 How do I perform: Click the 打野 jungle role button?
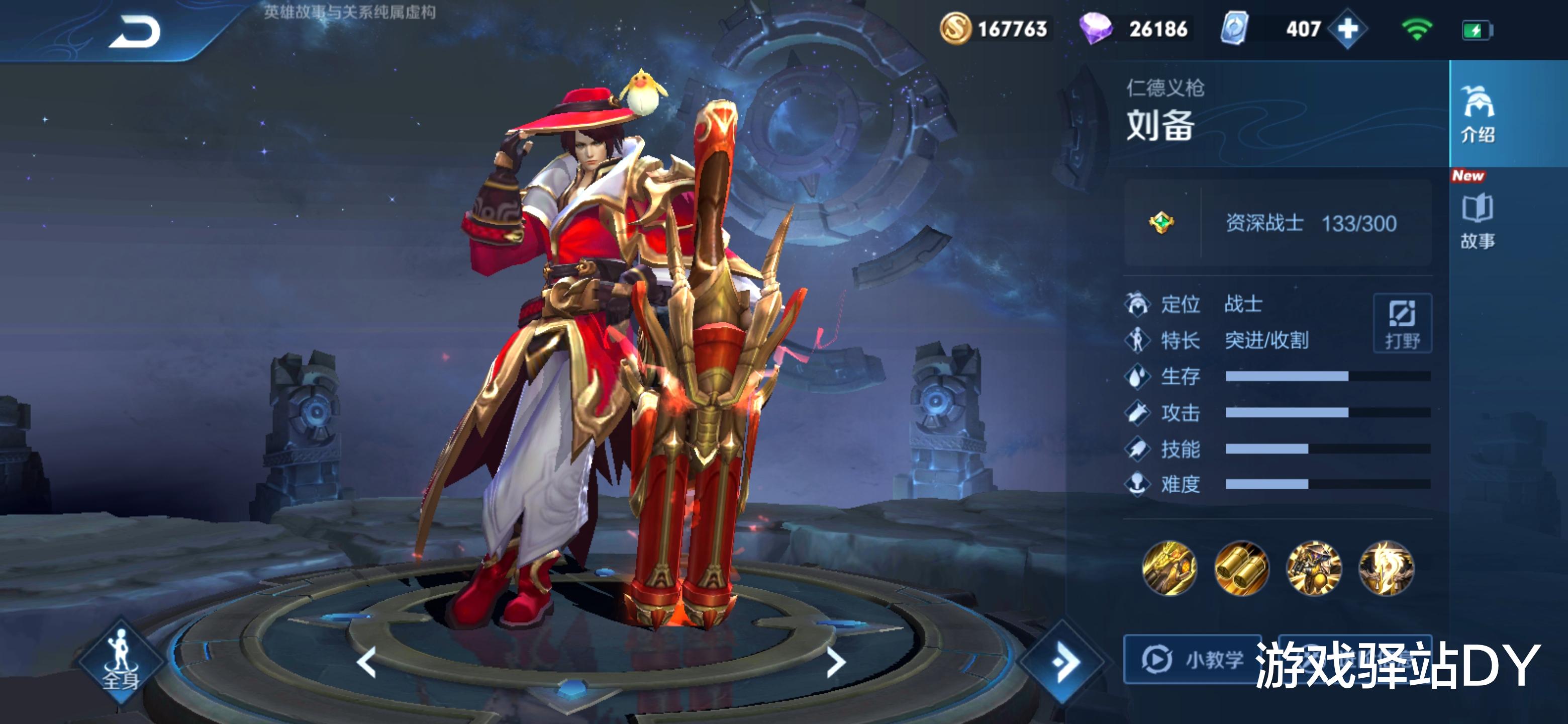coord(1402,323)
